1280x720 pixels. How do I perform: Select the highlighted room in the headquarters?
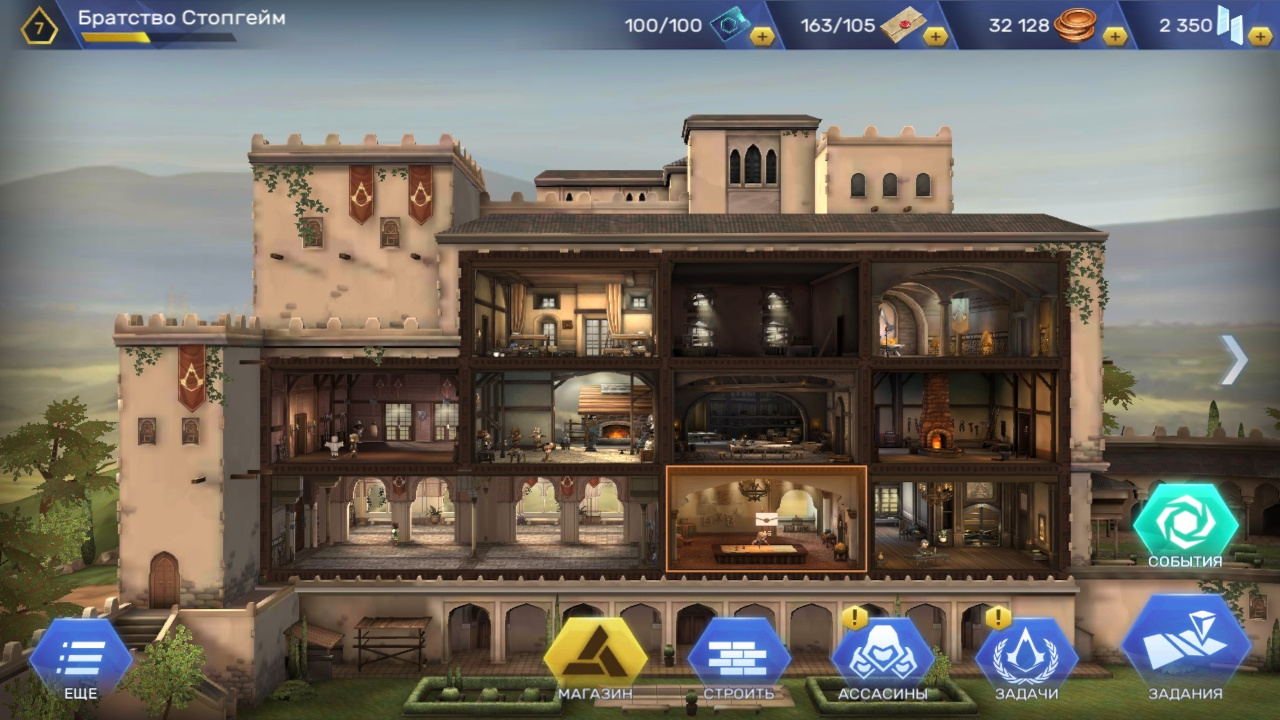[x=766, y=519]
